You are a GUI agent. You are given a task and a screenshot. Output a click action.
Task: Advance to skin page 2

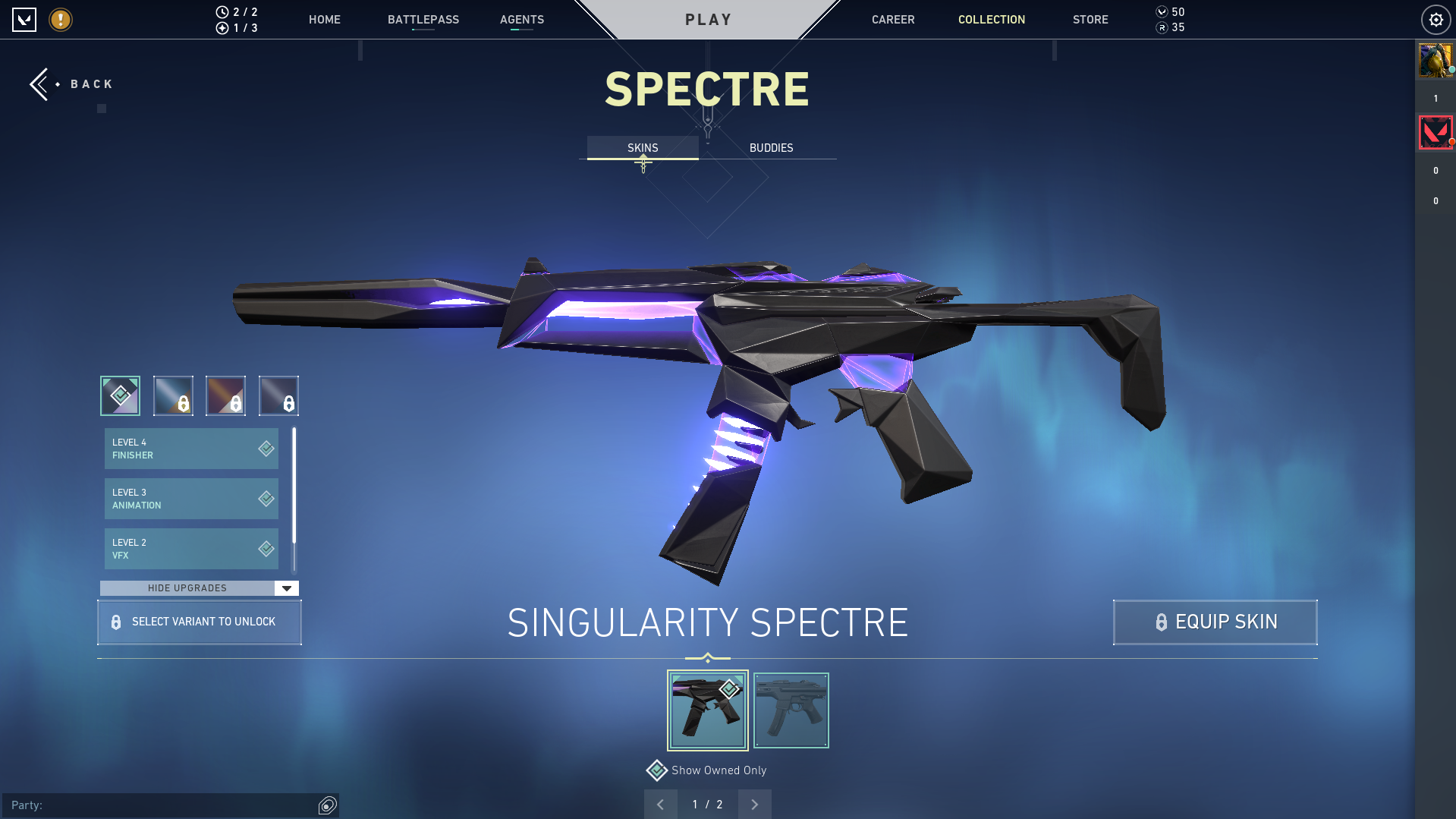tap(754, 804)
